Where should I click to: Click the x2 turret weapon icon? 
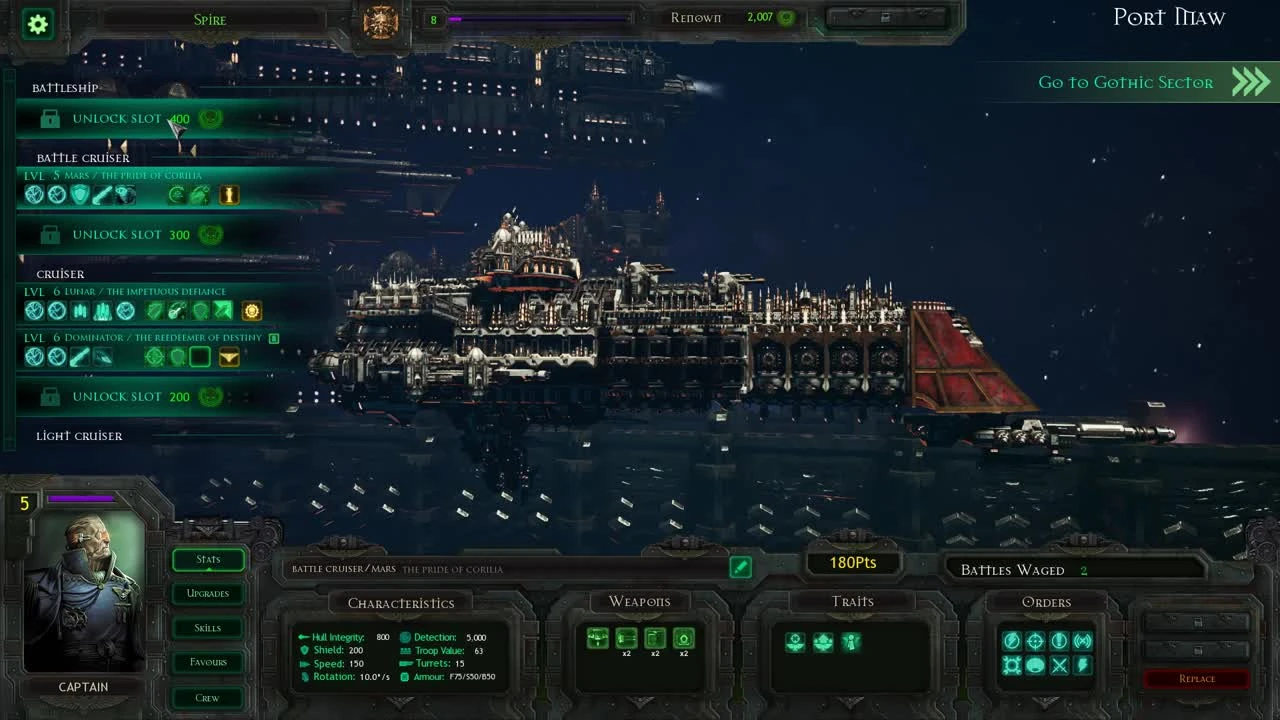coord(683,638)
